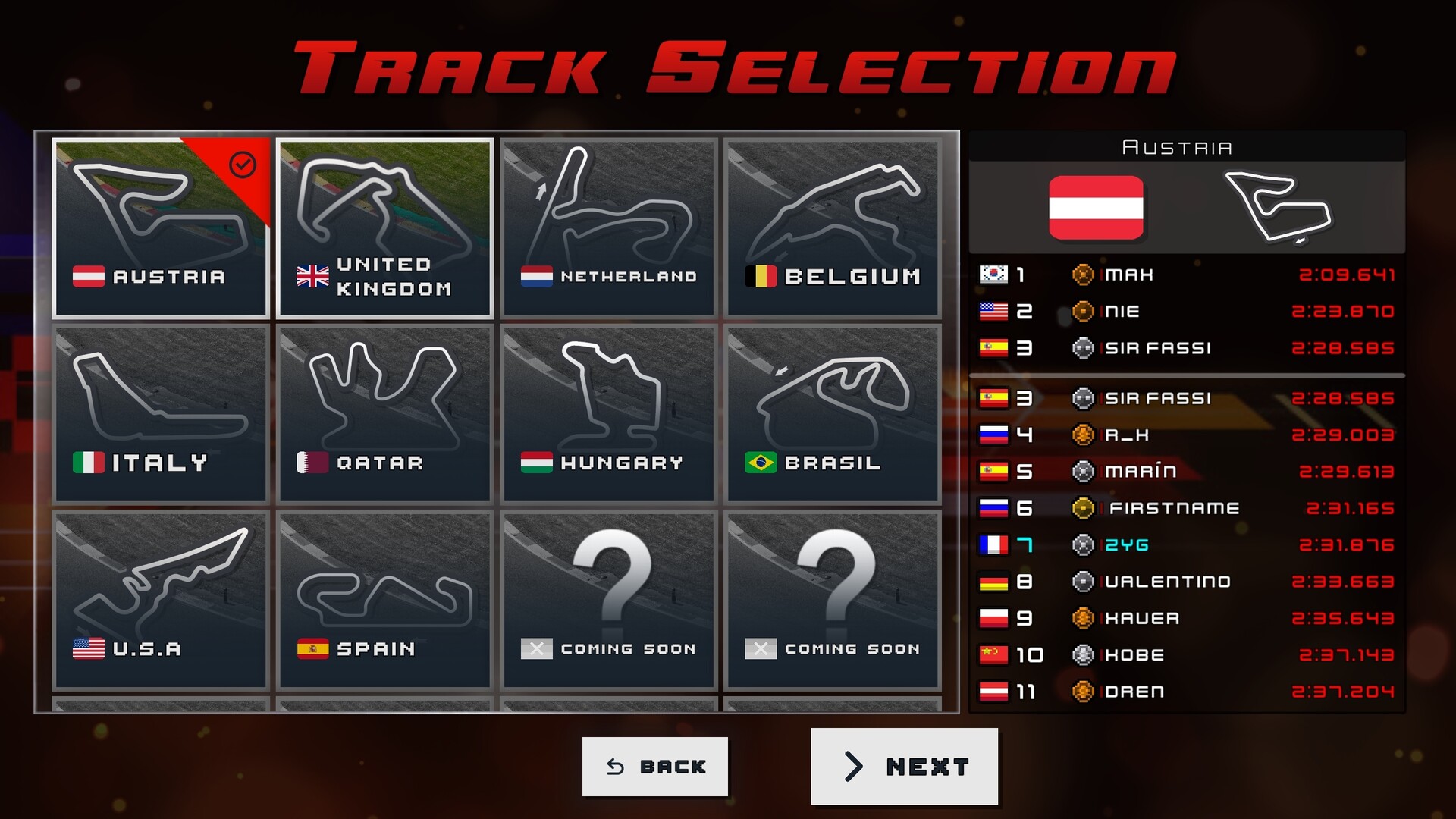Click the Austrian flag in the leaderboard header
The height and width of the screenshot is (819, 1456).
(1097, 209)
